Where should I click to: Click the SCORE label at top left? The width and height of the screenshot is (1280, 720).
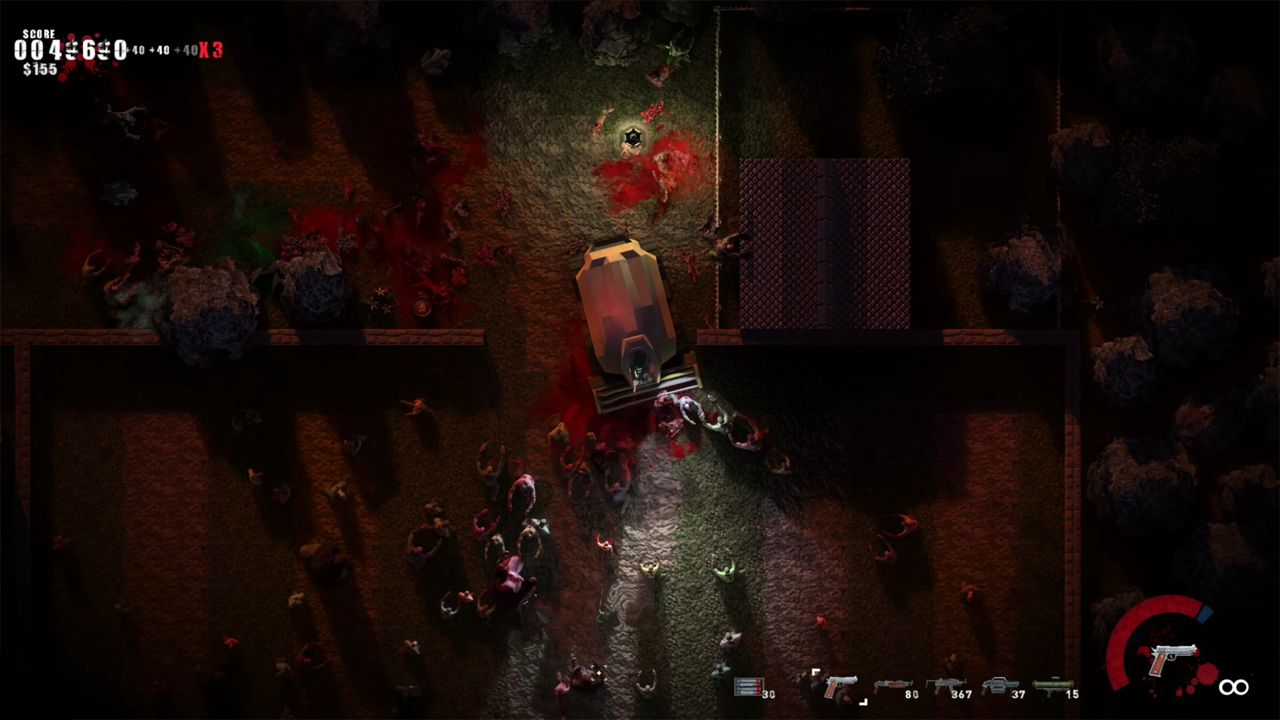click(x=39, y=33)
